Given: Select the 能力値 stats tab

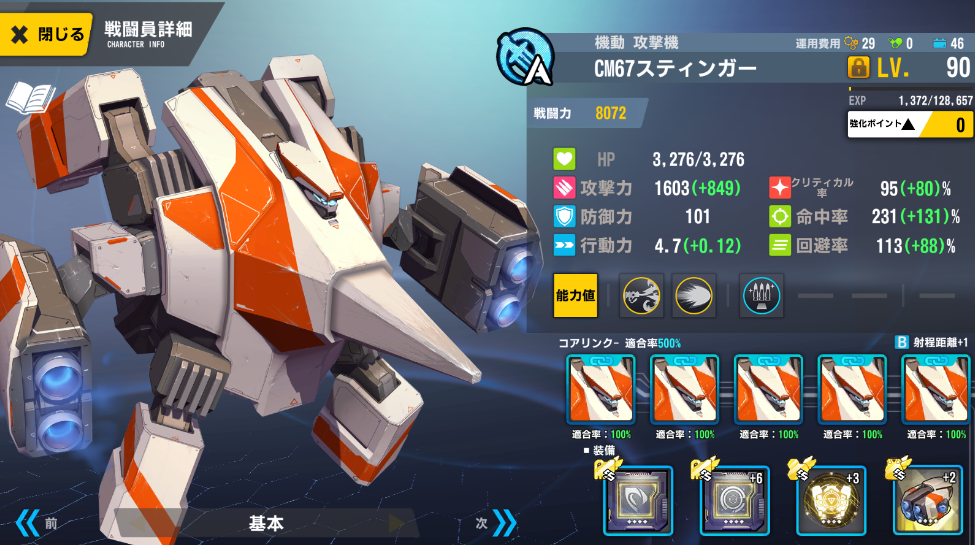Looking at the screenshot, I should pos(575,295).
